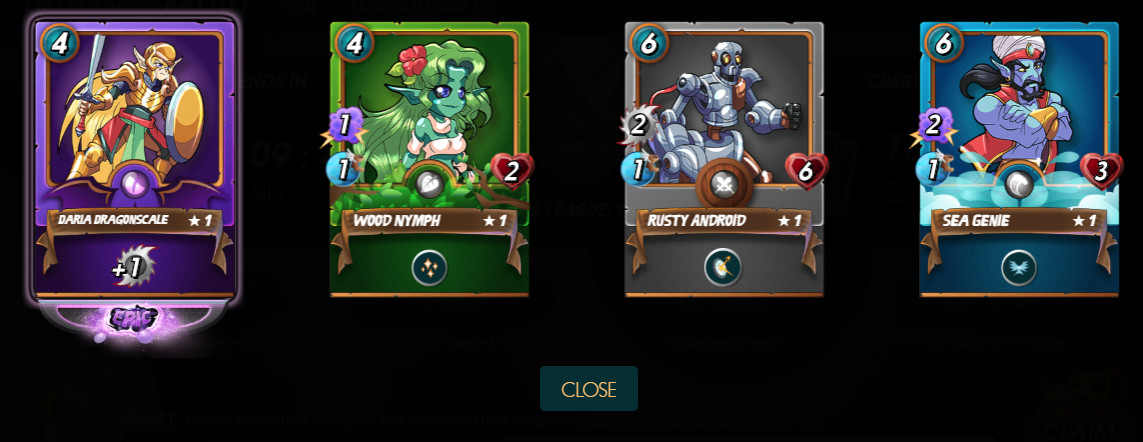Close the card reward popup
The width and height of the screenshot is (1143, 442).
click(x=588, y=389)
